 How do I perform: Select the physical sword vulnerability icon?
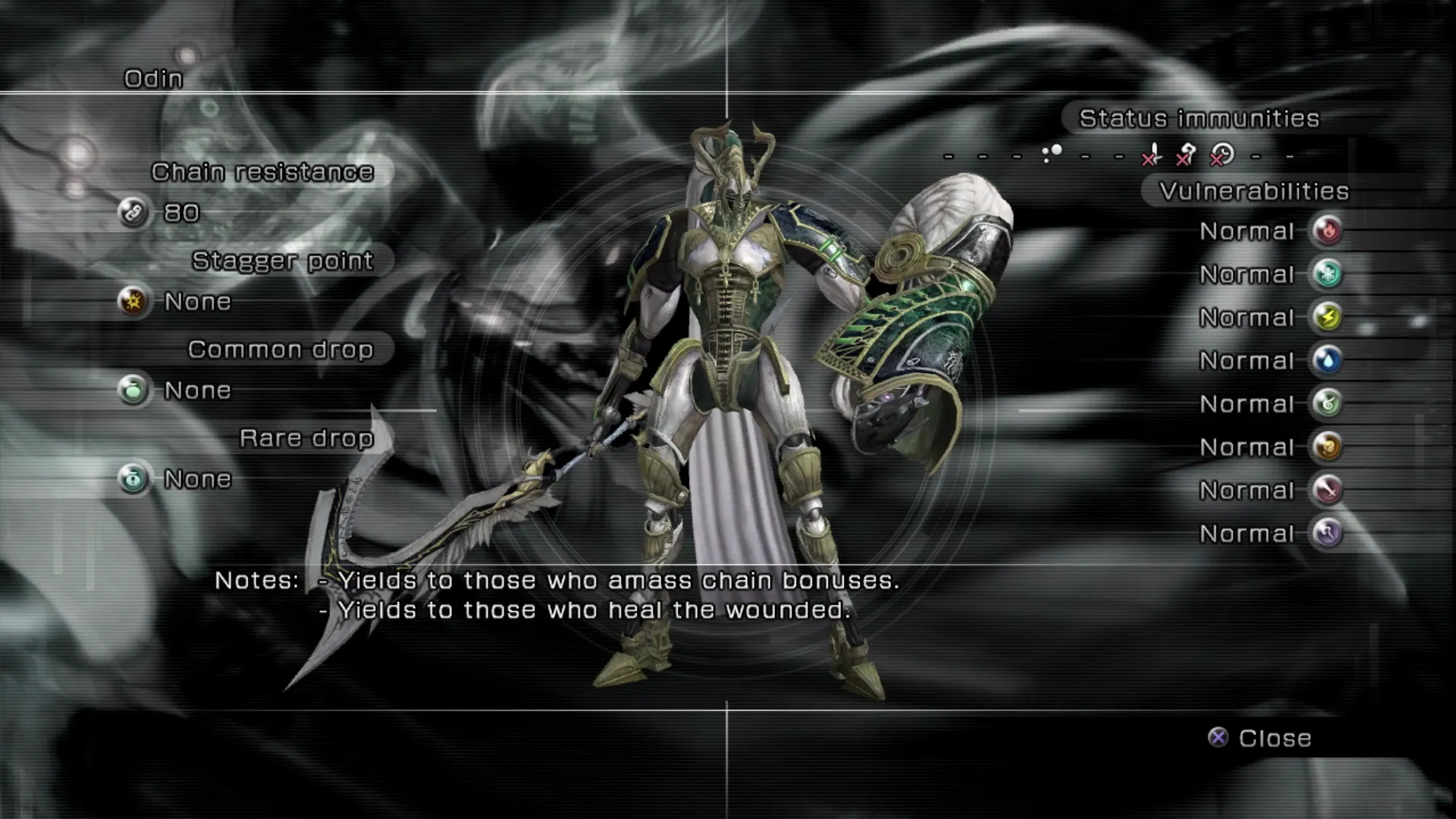click(1327, 490)
